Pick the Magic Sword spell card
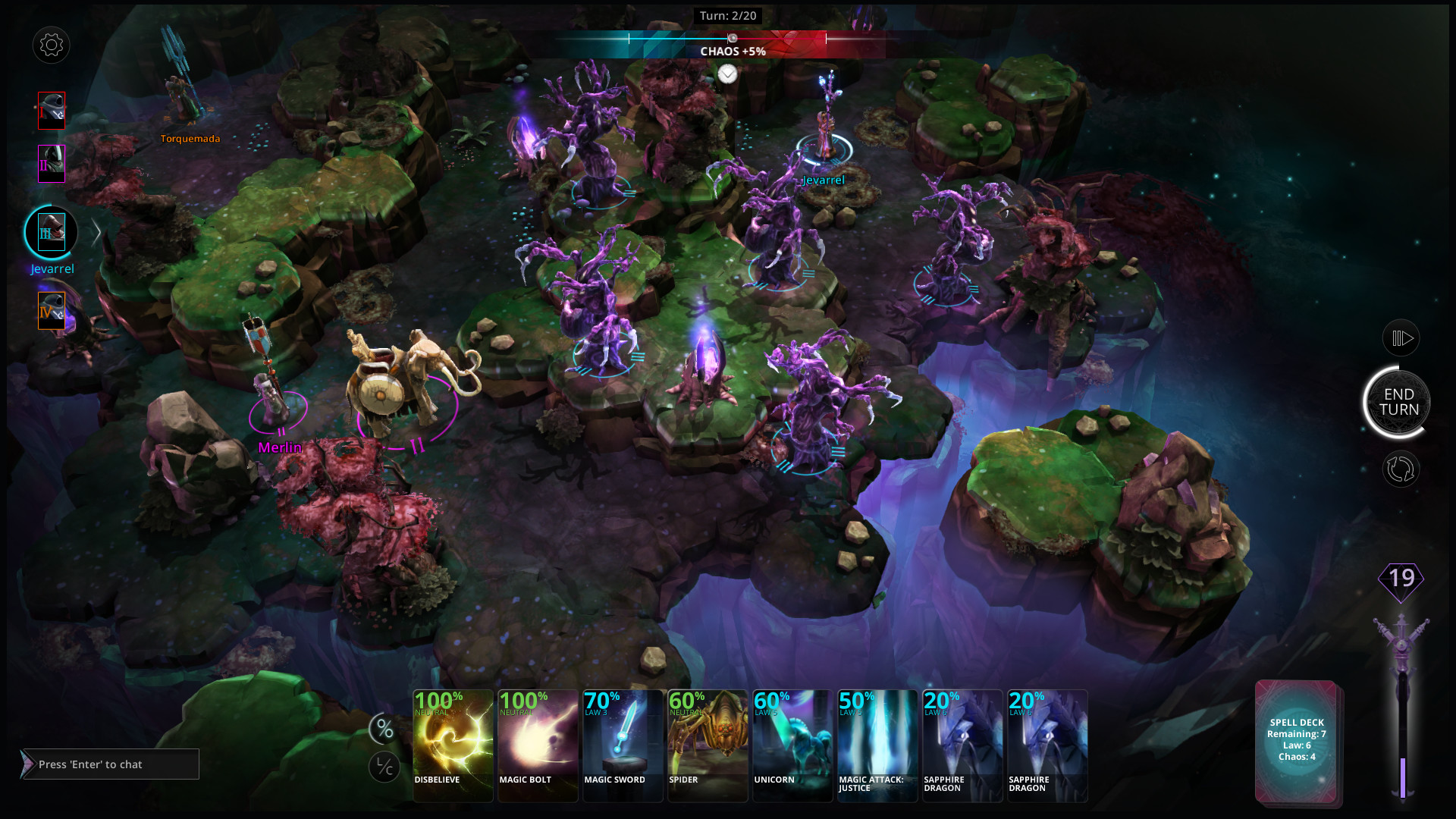 623,745
